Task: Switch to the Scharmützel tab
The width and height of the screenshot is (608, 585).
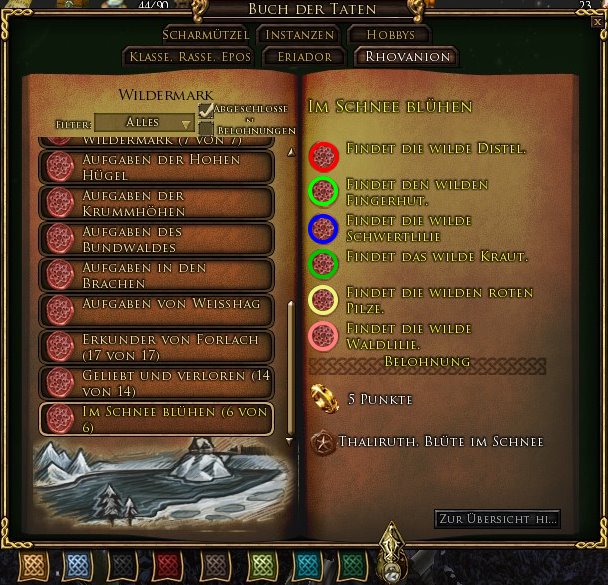Action: tap(205, 34)
